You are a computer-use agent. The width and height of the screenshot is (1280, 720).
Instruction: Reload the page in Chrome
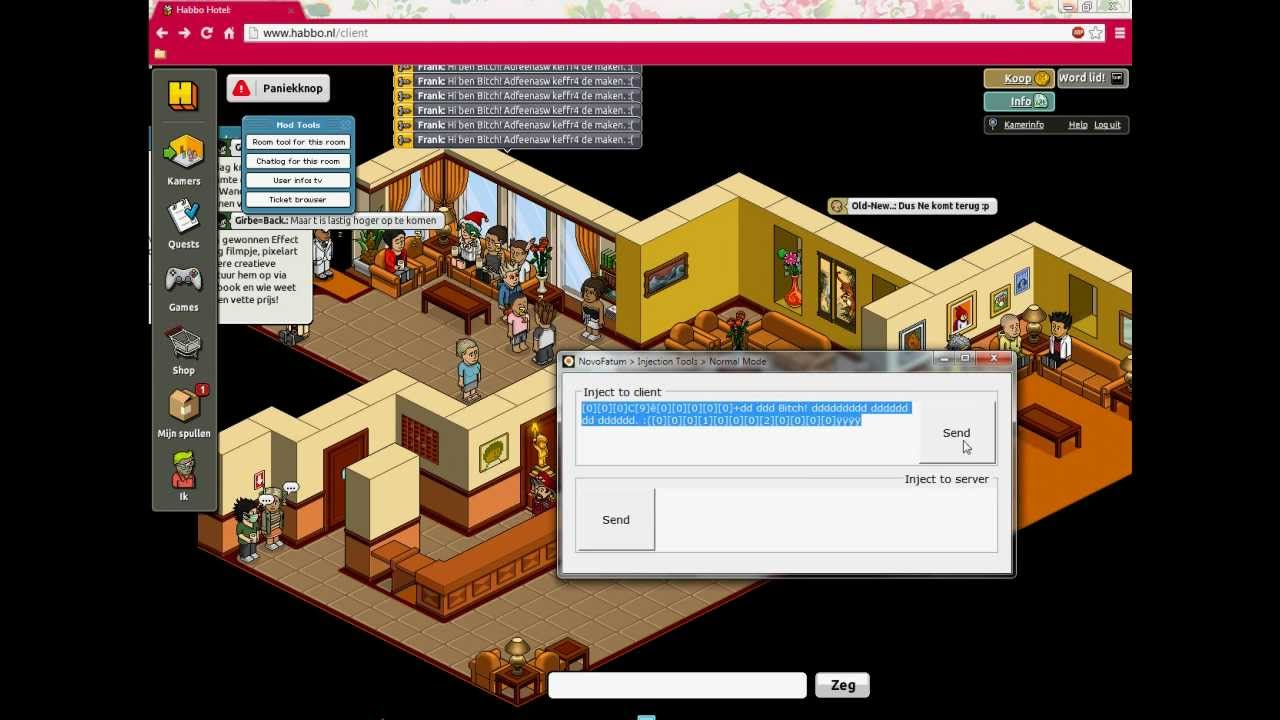click(207, 33)
